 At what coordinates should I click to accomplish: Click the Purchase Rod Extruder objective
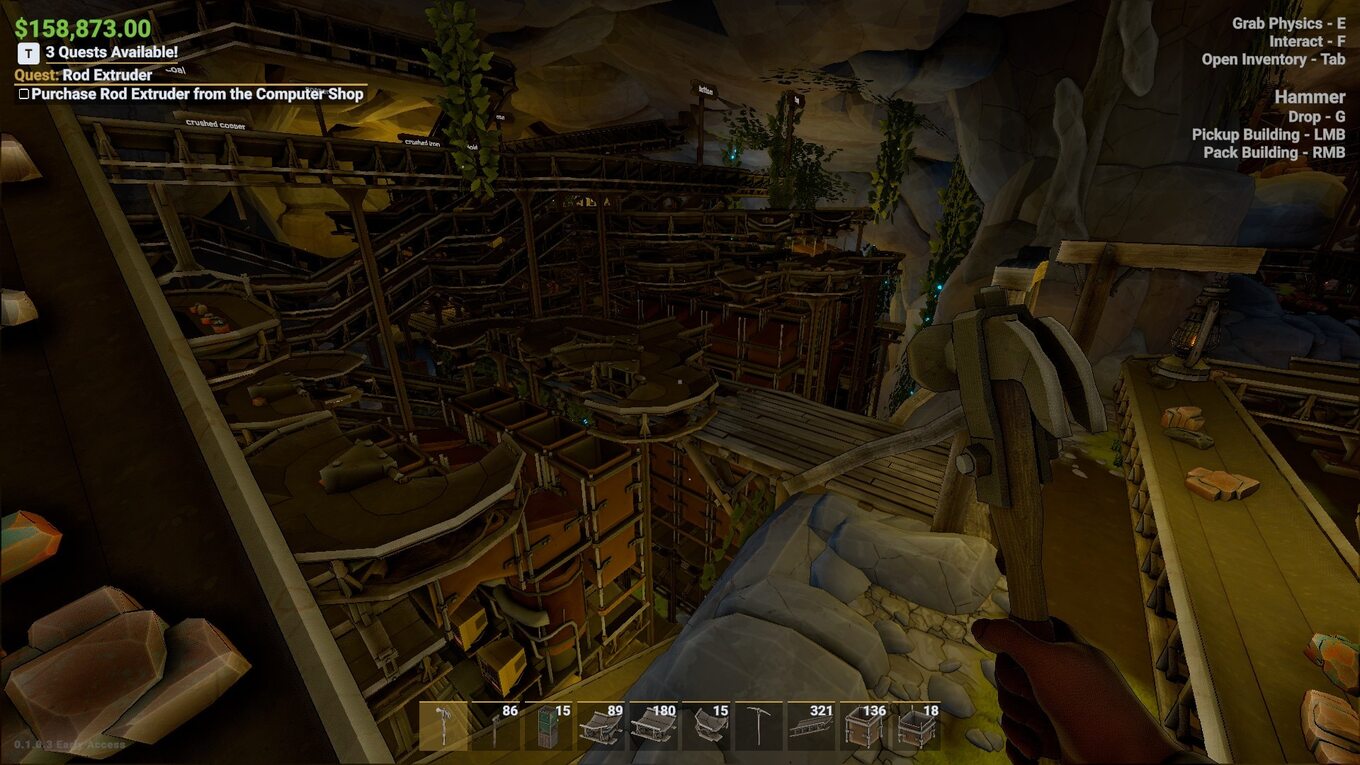(196, 94)
